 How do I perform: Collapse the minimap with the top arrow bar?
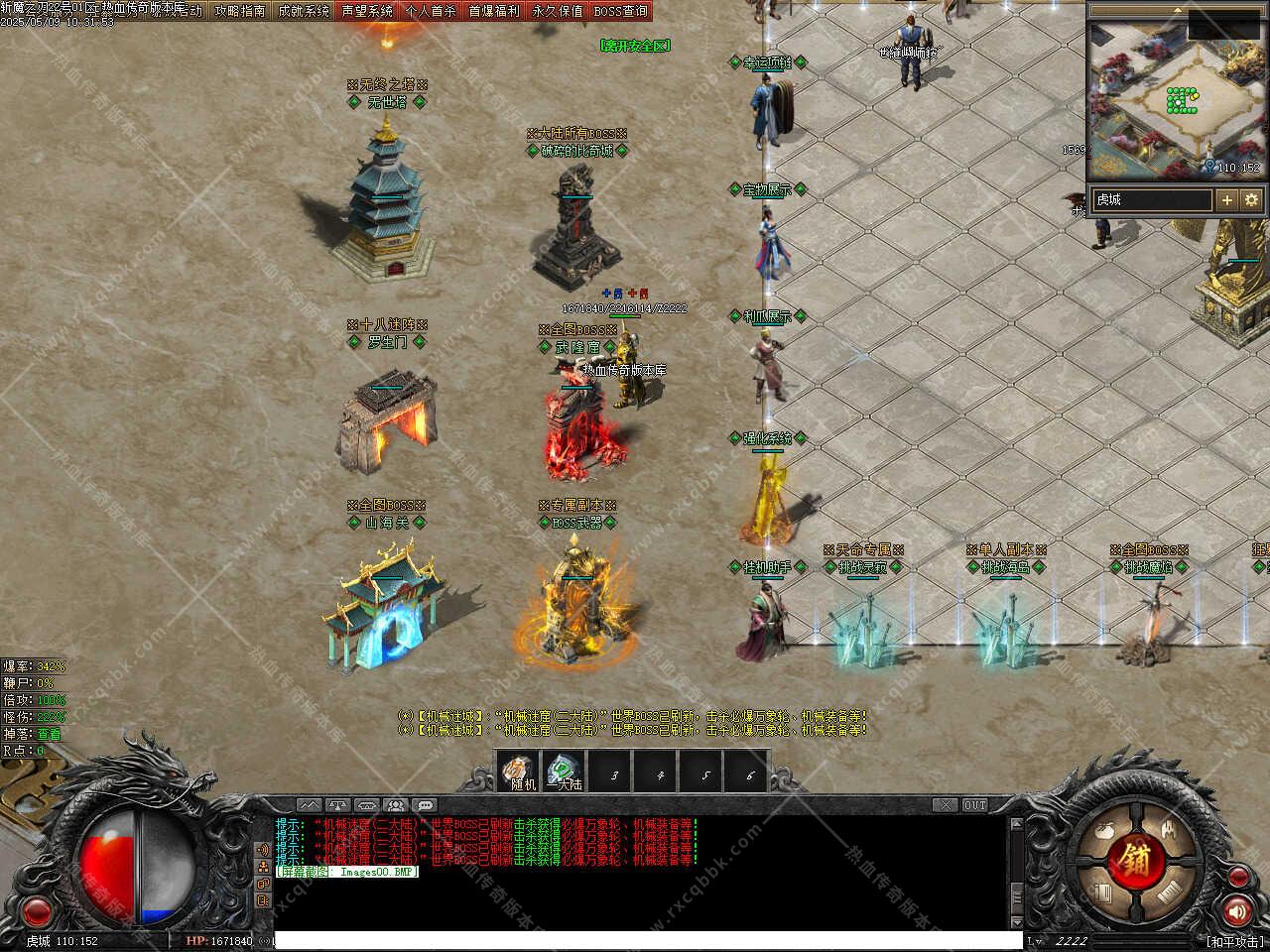coord(1177,8)
